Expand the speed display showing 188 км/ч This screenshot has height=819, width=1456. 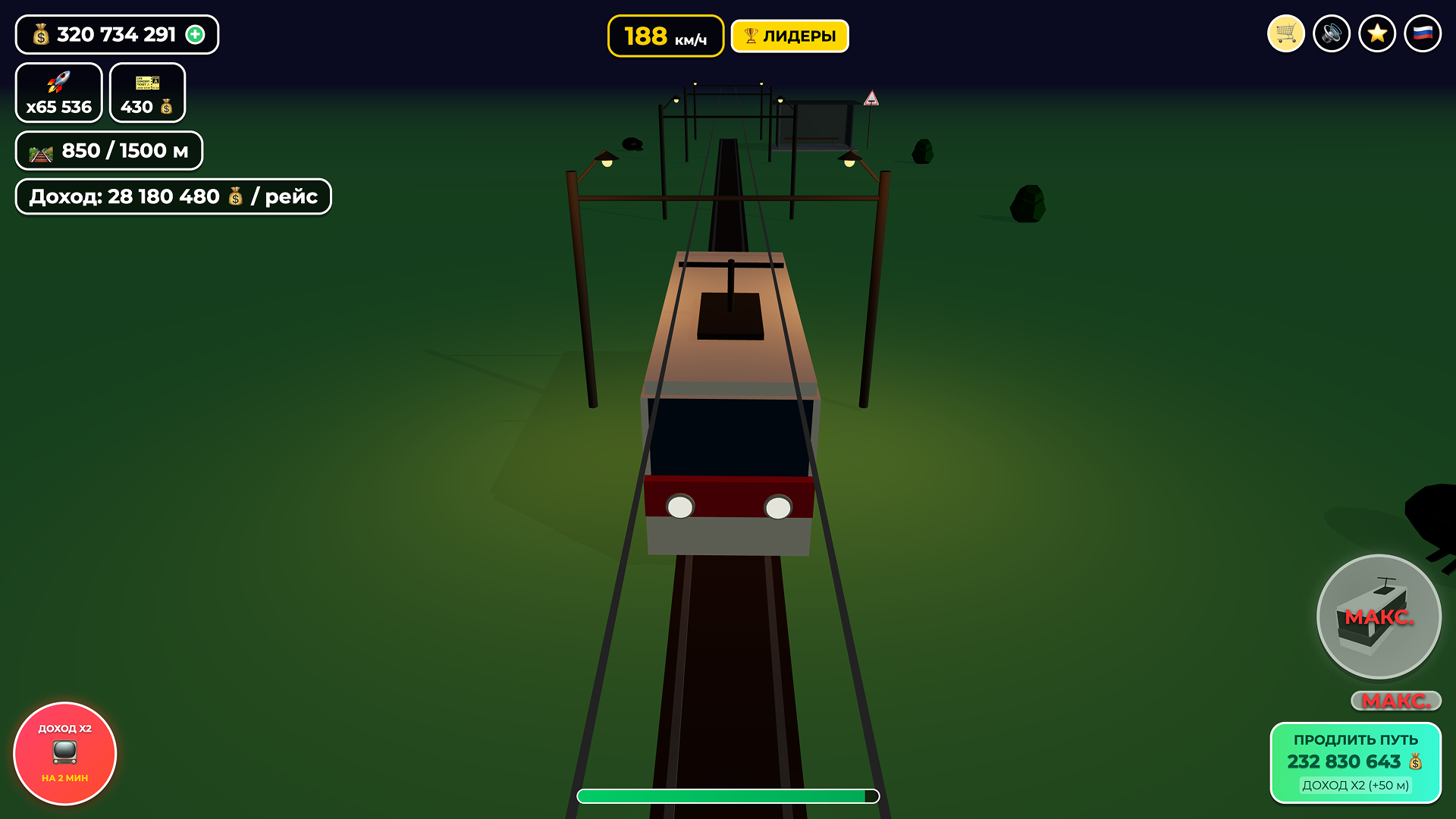point(664,35)
